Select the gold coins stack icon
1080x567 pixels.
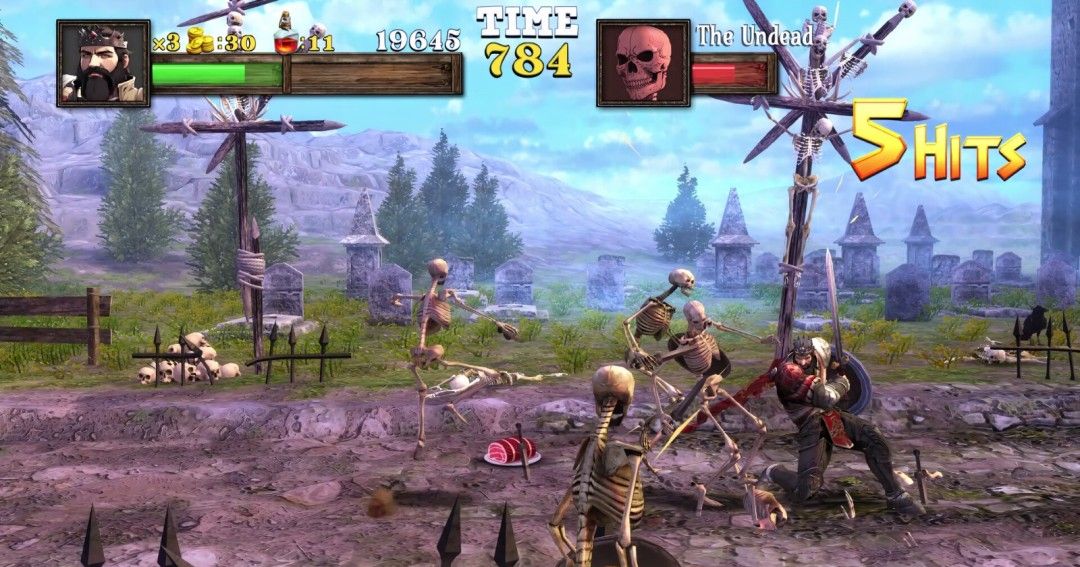pyautogui.click(x=203, y=41)
